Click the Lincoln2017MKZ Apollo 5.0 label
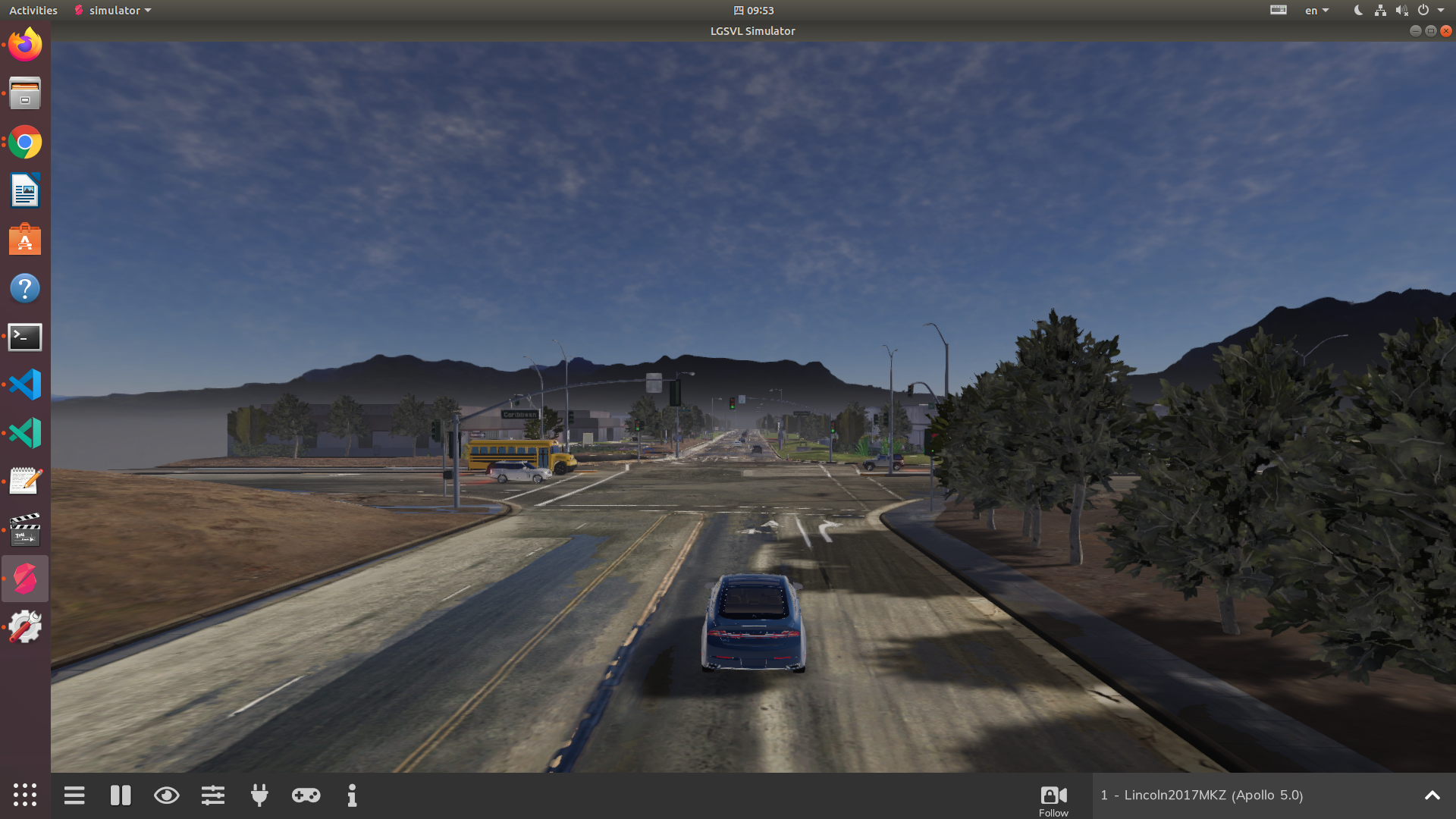1456x819 pixels. [1201, 795]
